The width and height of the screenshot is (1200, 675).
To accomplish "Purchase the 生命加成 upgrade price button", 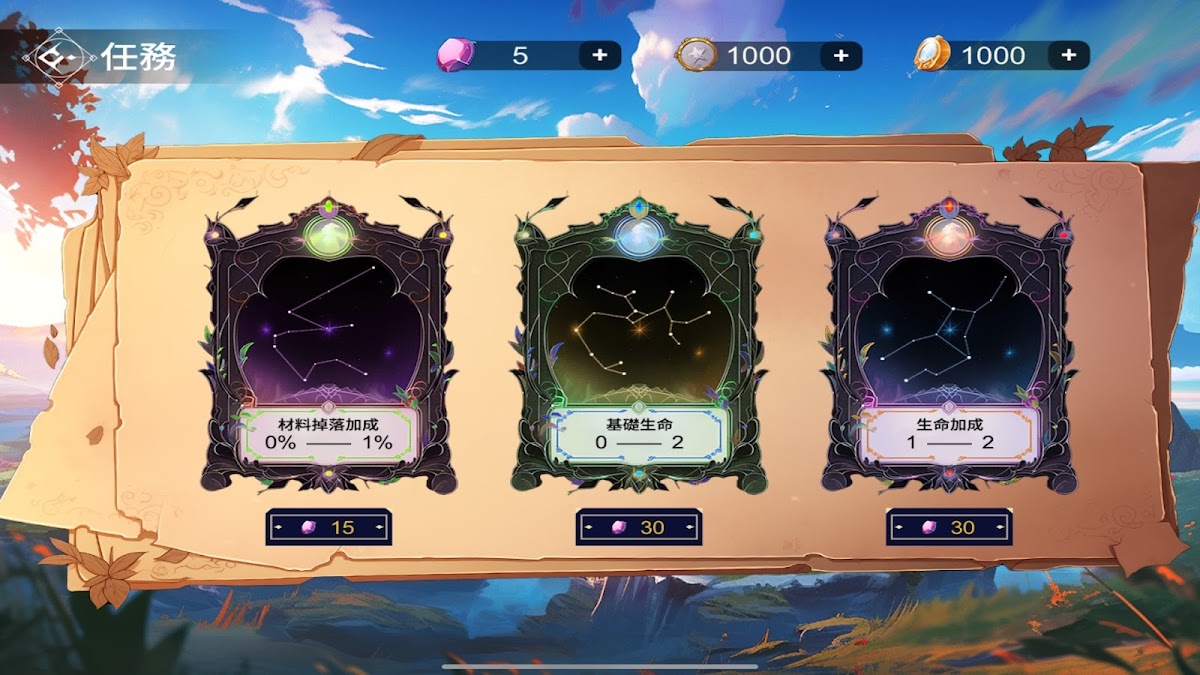I will click(x=948, y=527).
